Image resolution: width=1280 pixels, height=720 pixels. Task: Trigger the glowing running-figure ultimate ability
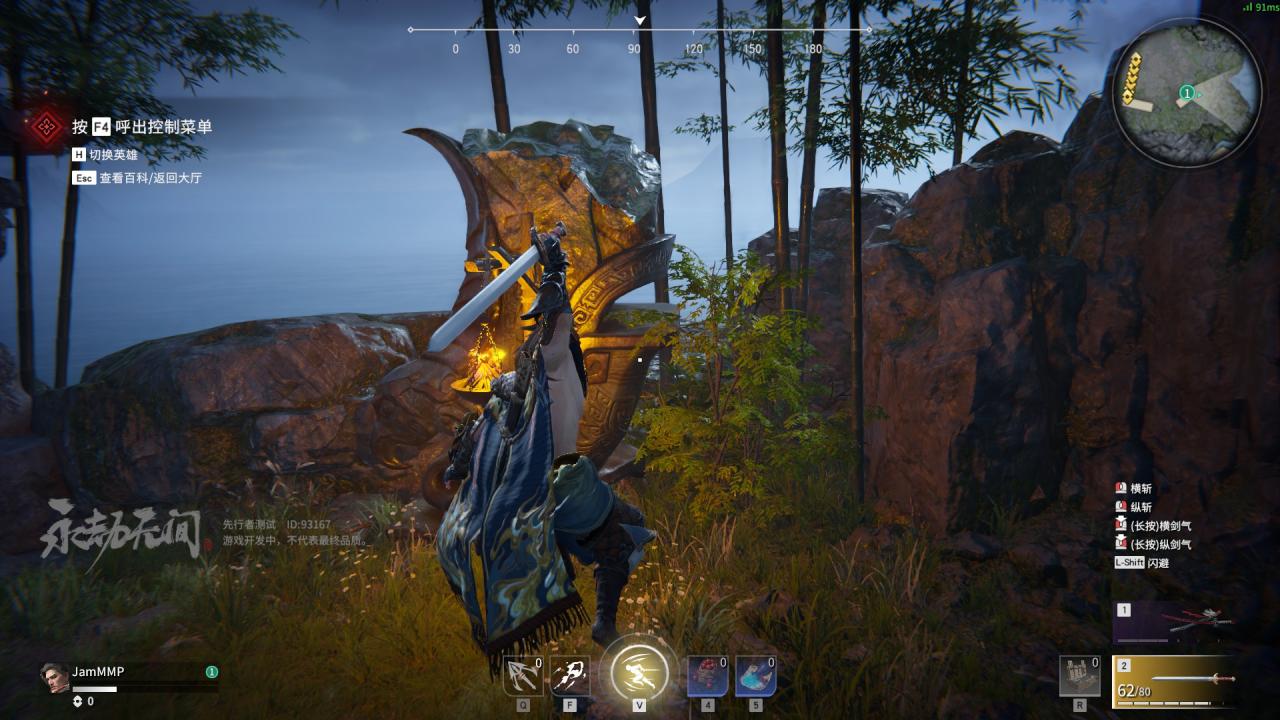pos(639,670)
